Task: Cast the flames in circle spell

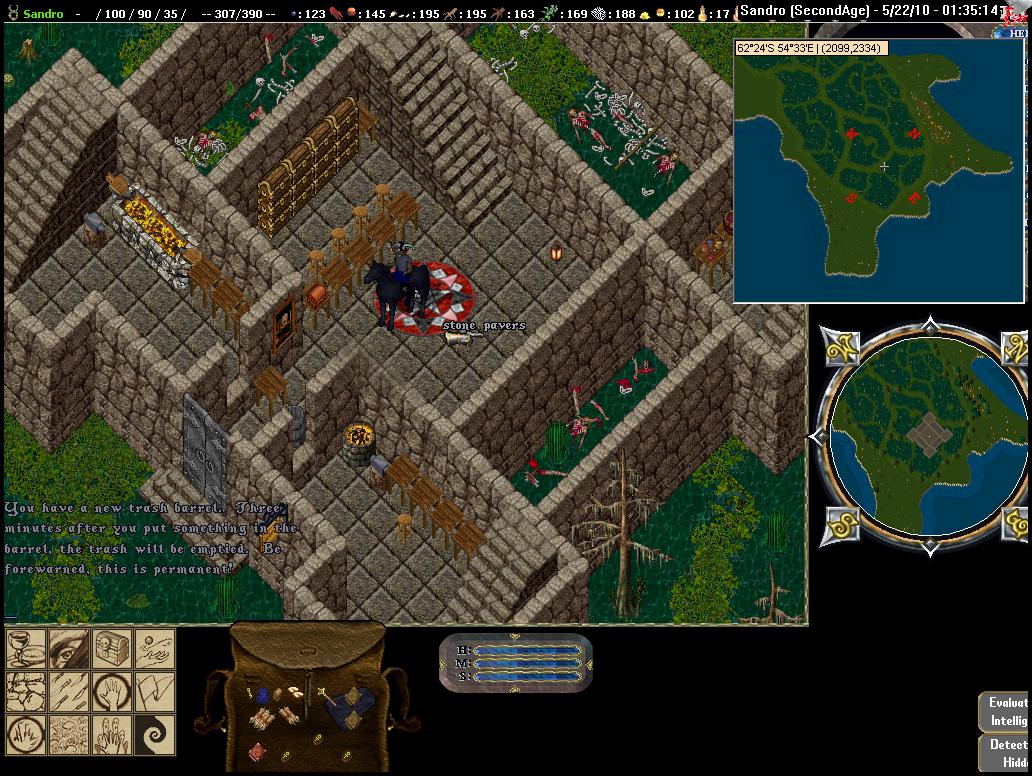Action: (x=26, y=735)
